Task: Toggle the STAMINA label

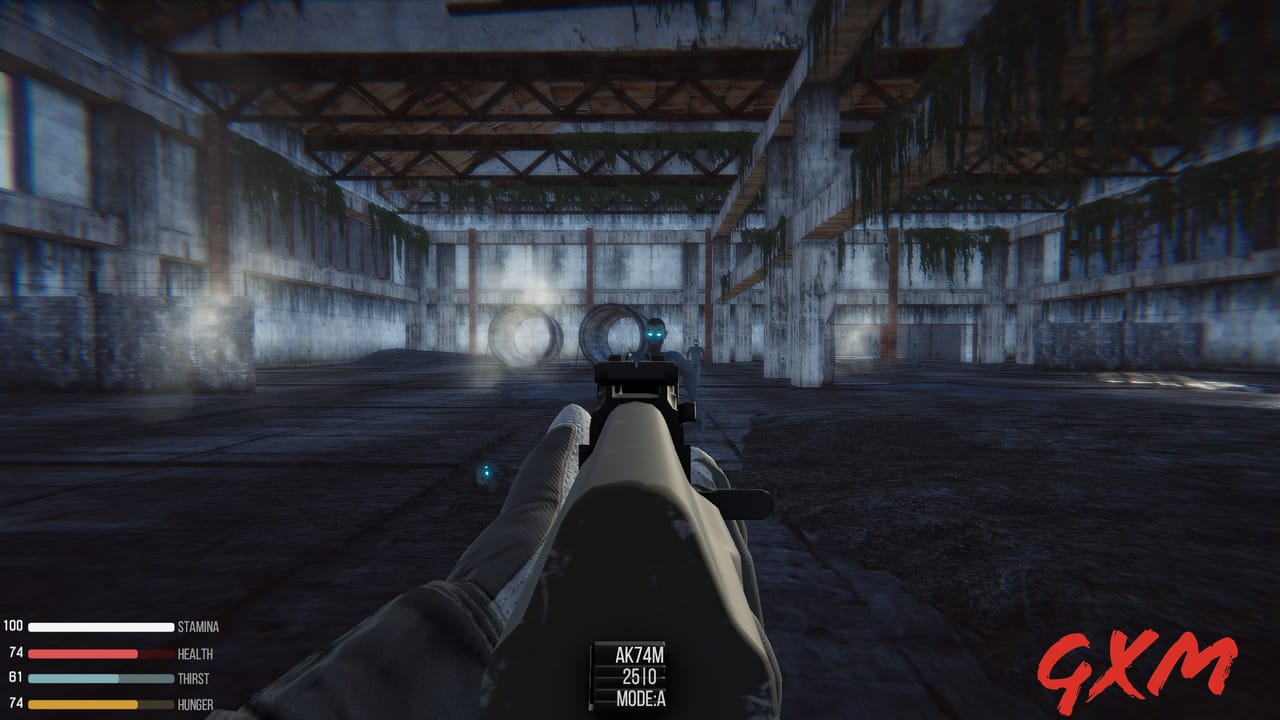Action: click(197, 628)
